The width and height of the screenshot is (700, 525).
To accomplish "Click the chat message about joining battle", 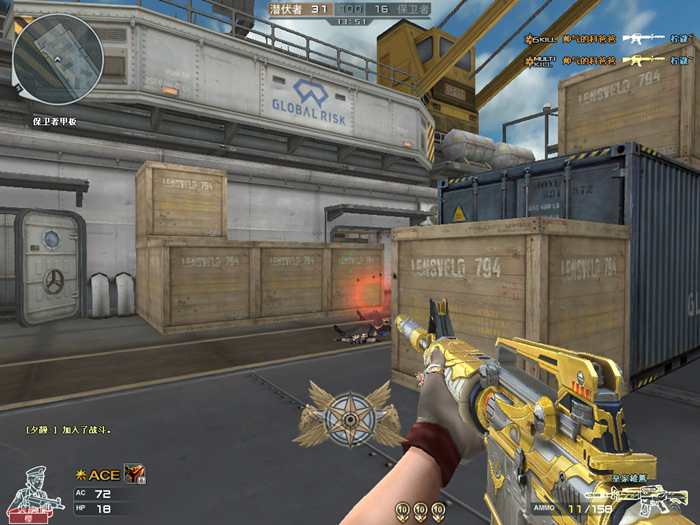I will [x=68, y=430].
